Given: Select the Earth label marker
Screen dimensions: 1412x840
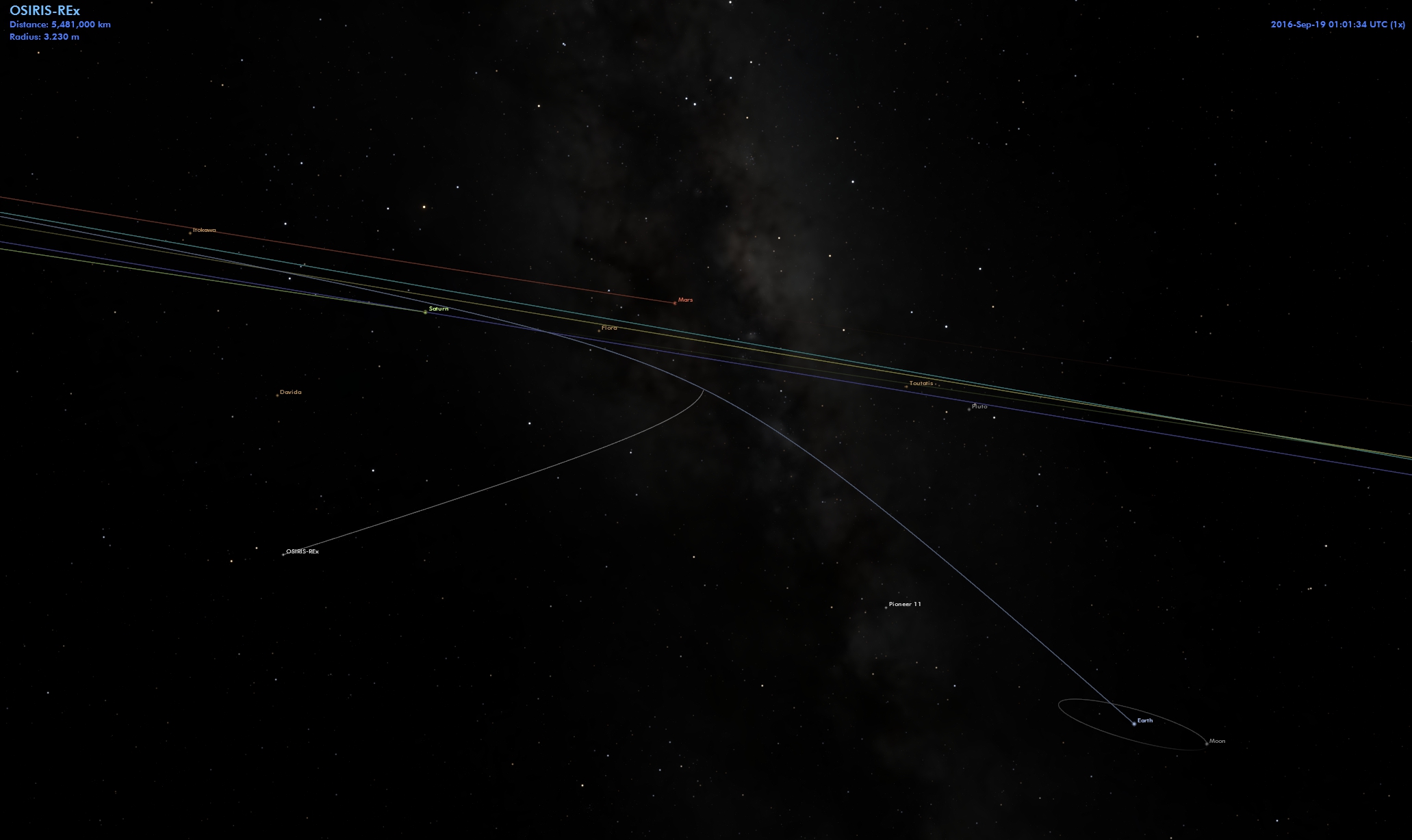Looking at the screenshot, I should pyautogui.click(x=1134, y=723).
